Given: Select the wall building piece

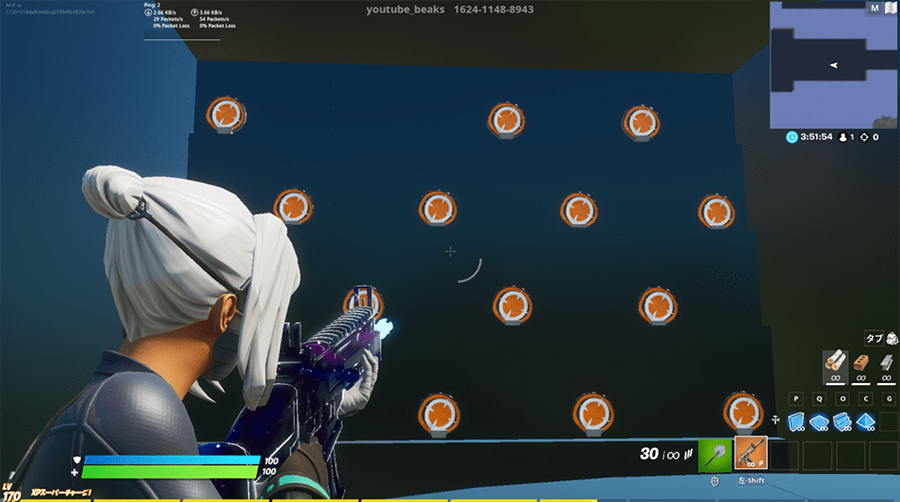Looking at the screenshot, I should pos(797,421).
